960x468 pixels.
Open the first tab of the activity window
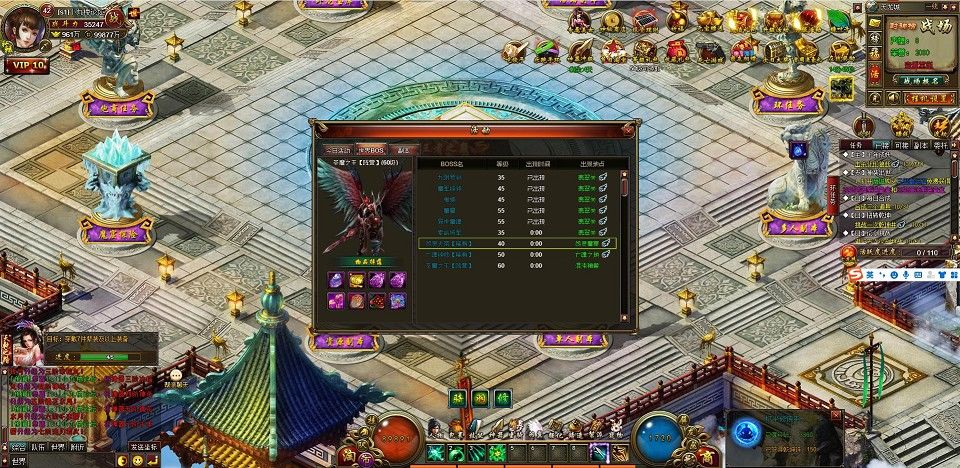(335, 149)
